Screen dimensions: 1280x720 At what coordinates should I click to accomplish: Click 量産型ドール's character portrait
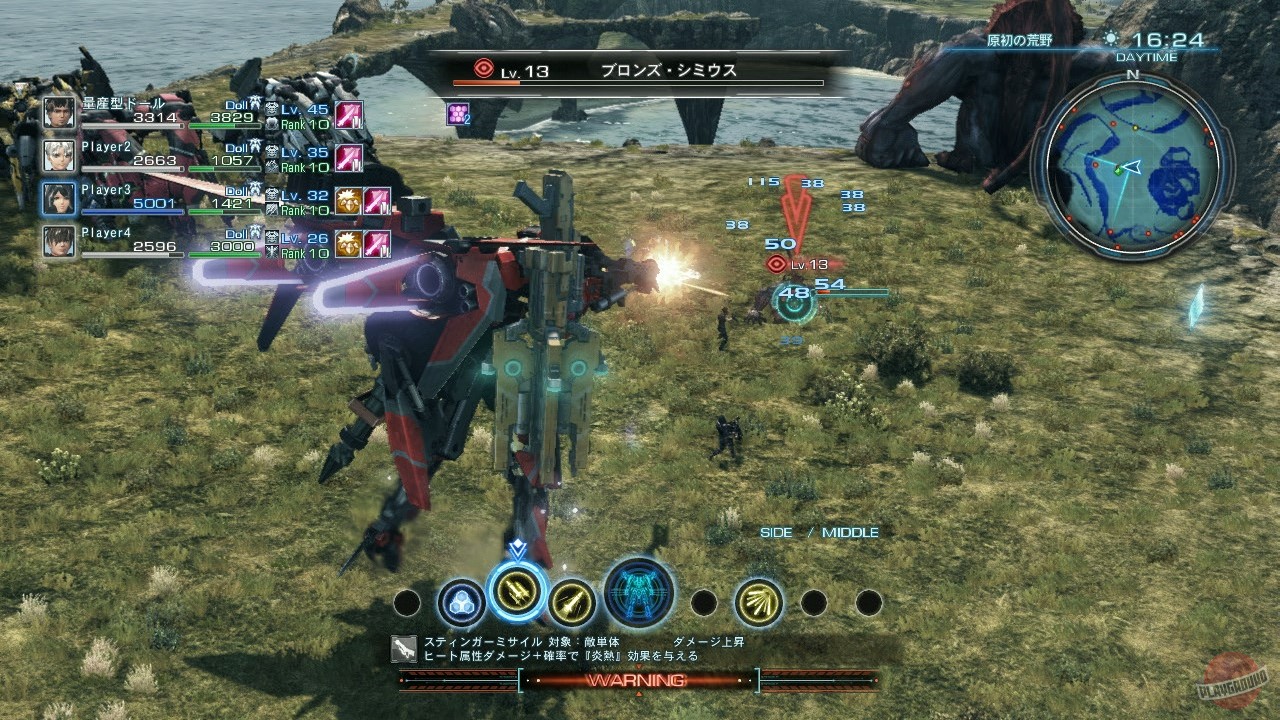(x=57, y=112)
